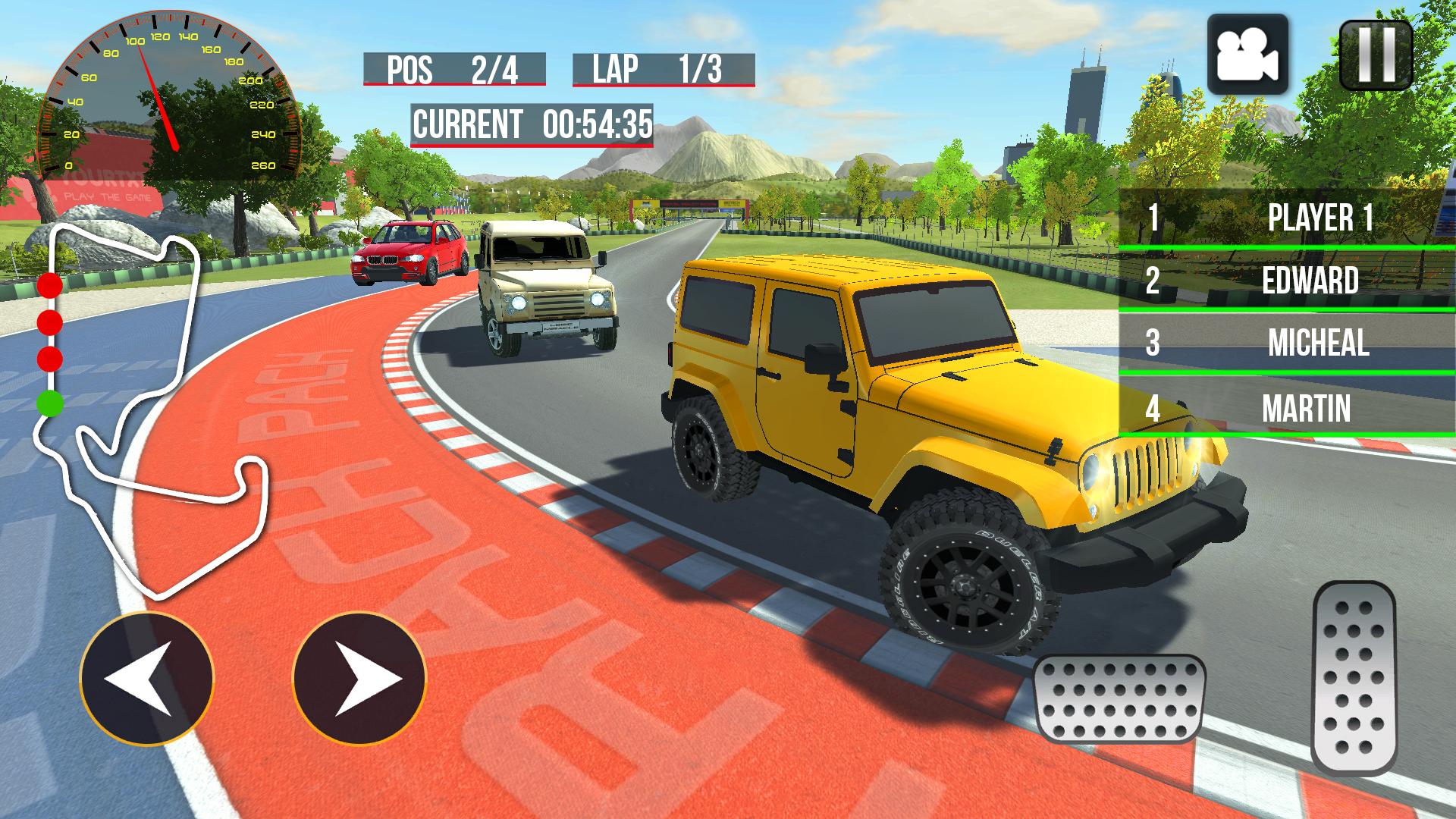Steer left with the left arrow
This screenshot has height=819, width=1456.
(x=147, y=678)
